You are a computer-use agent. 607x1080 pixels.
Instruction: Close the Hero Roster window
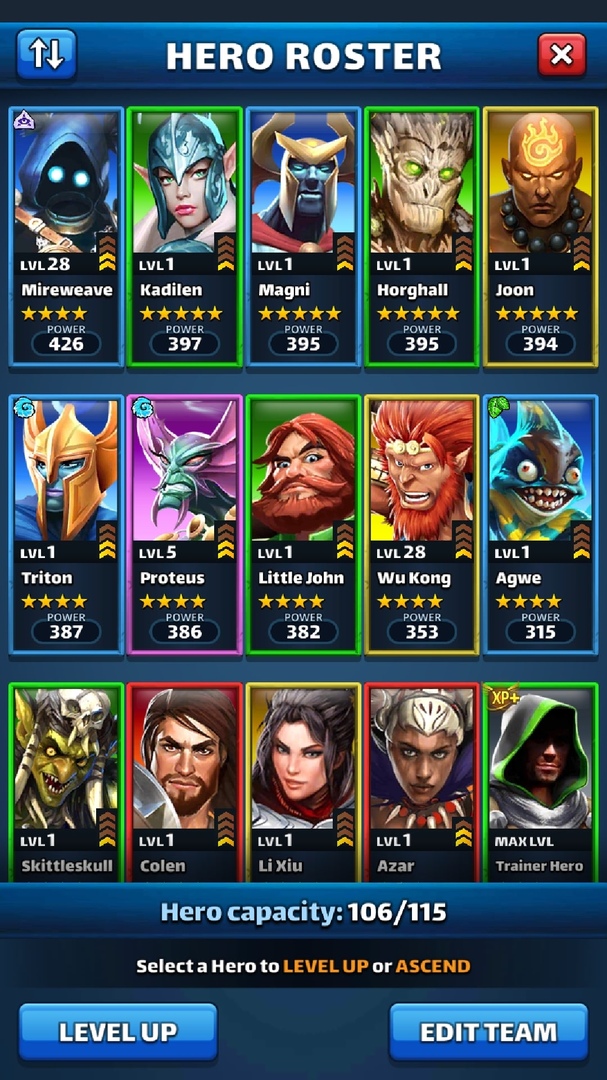tap(561, 55)
